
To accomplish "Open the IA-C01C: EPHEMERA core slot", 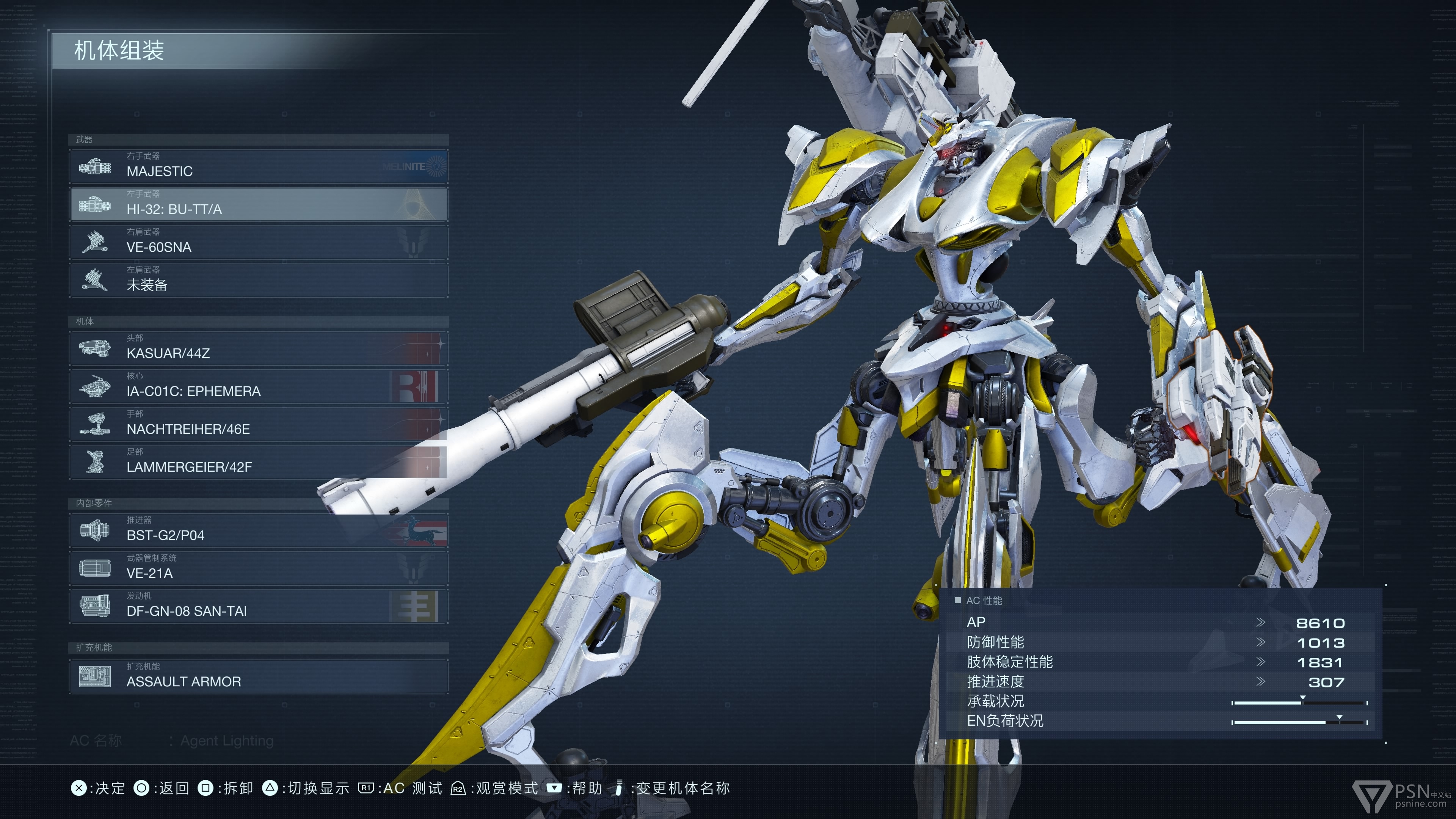I will (258, 386).
